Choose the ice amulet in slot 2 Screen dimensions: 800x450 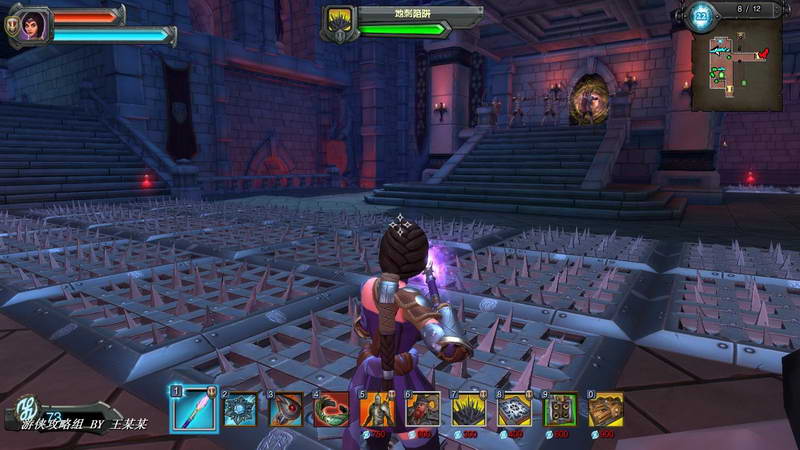pos(241,409)
